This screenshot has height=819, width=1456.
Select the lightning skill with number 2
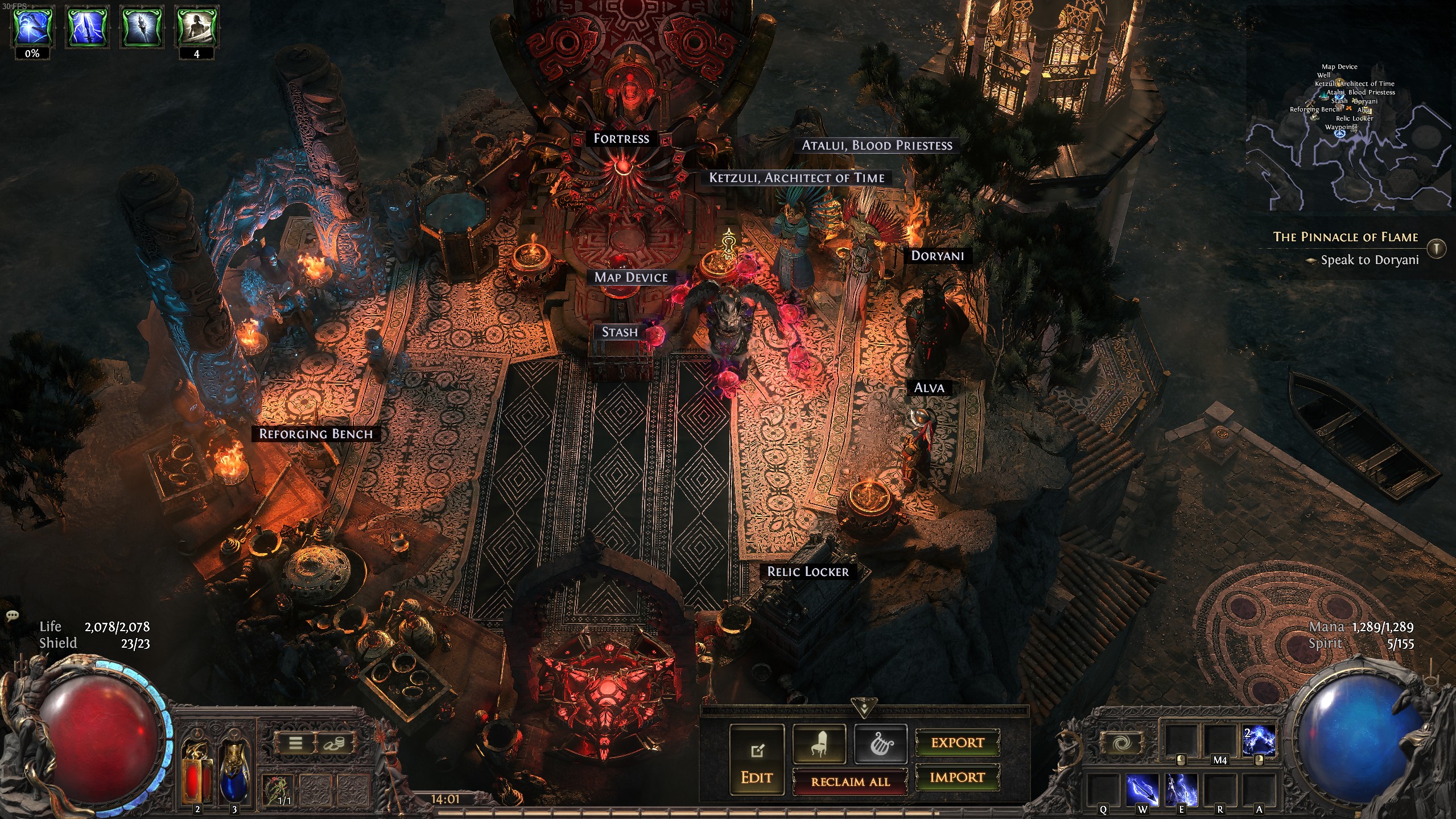pyautogui.click(x=1259, y=742)
